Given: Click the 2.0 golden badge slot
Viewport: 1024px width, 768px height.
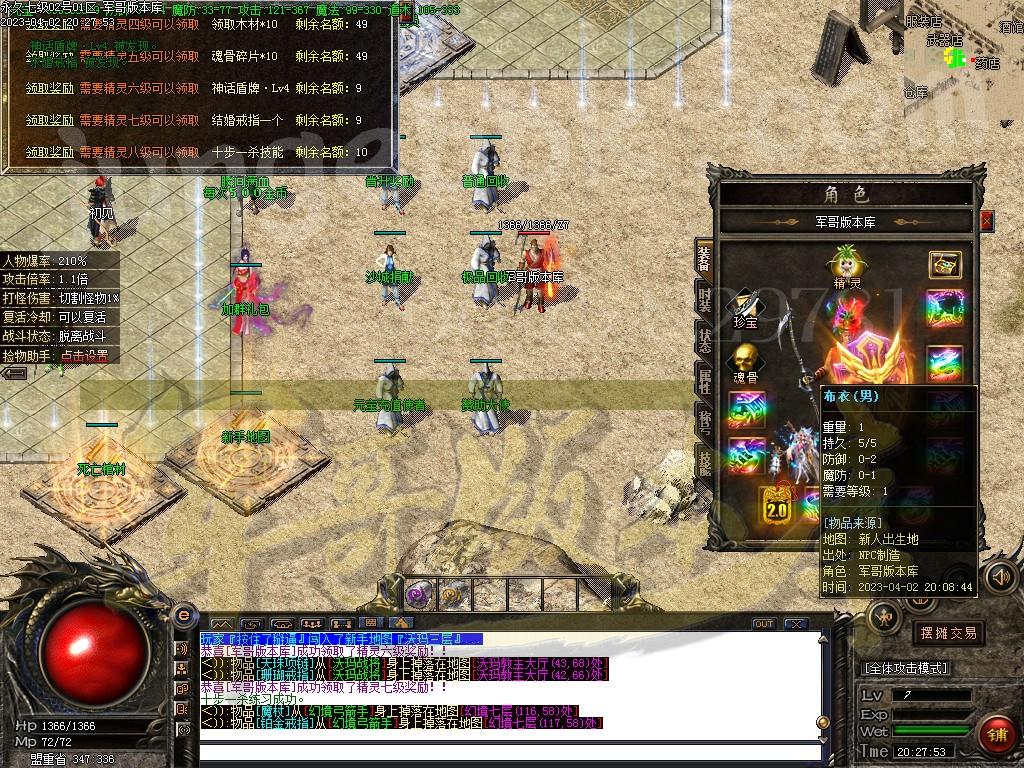Looking at the screenshot, I should 776,505.
